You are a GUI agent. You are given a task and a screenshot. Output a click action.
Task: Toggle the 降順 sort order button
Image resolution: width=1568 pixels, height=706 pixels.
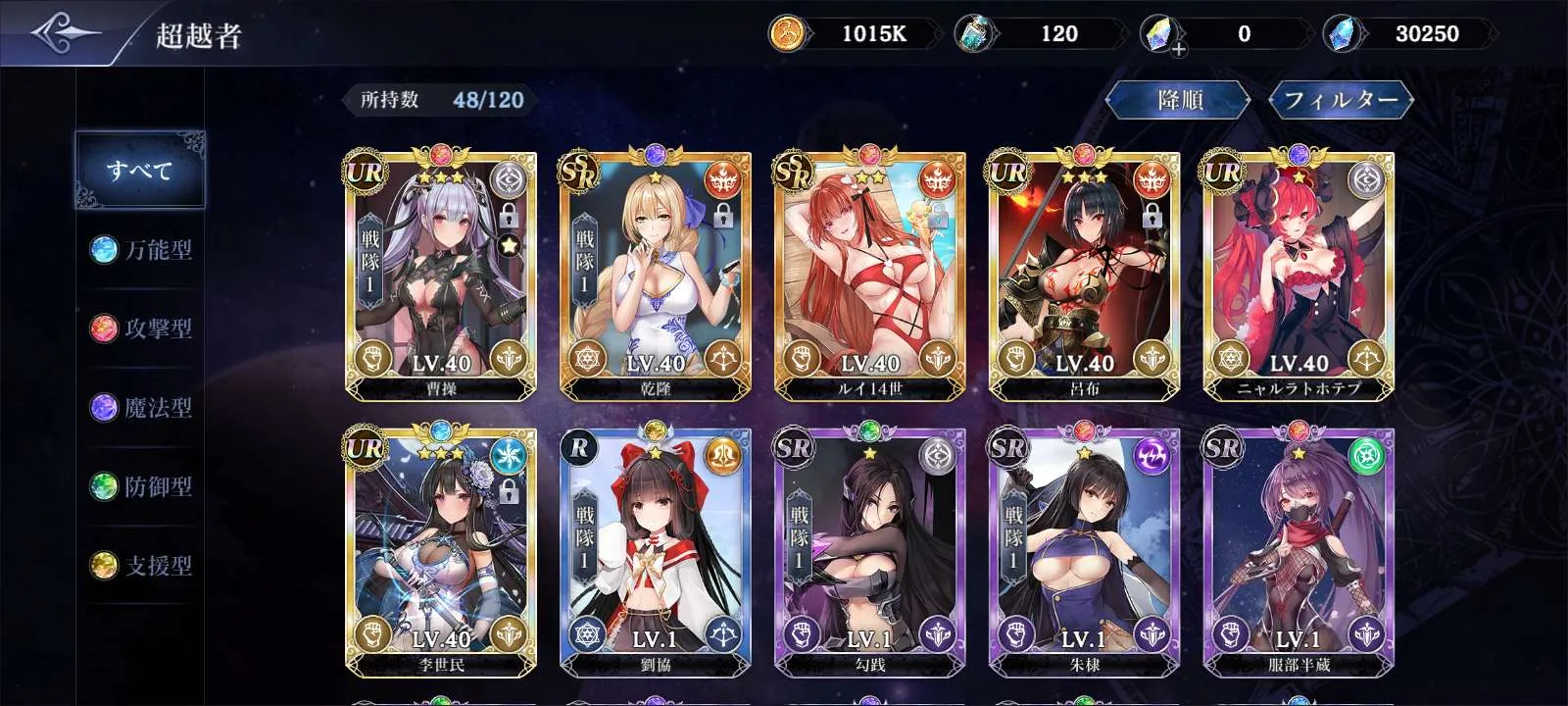point(1179,100)
